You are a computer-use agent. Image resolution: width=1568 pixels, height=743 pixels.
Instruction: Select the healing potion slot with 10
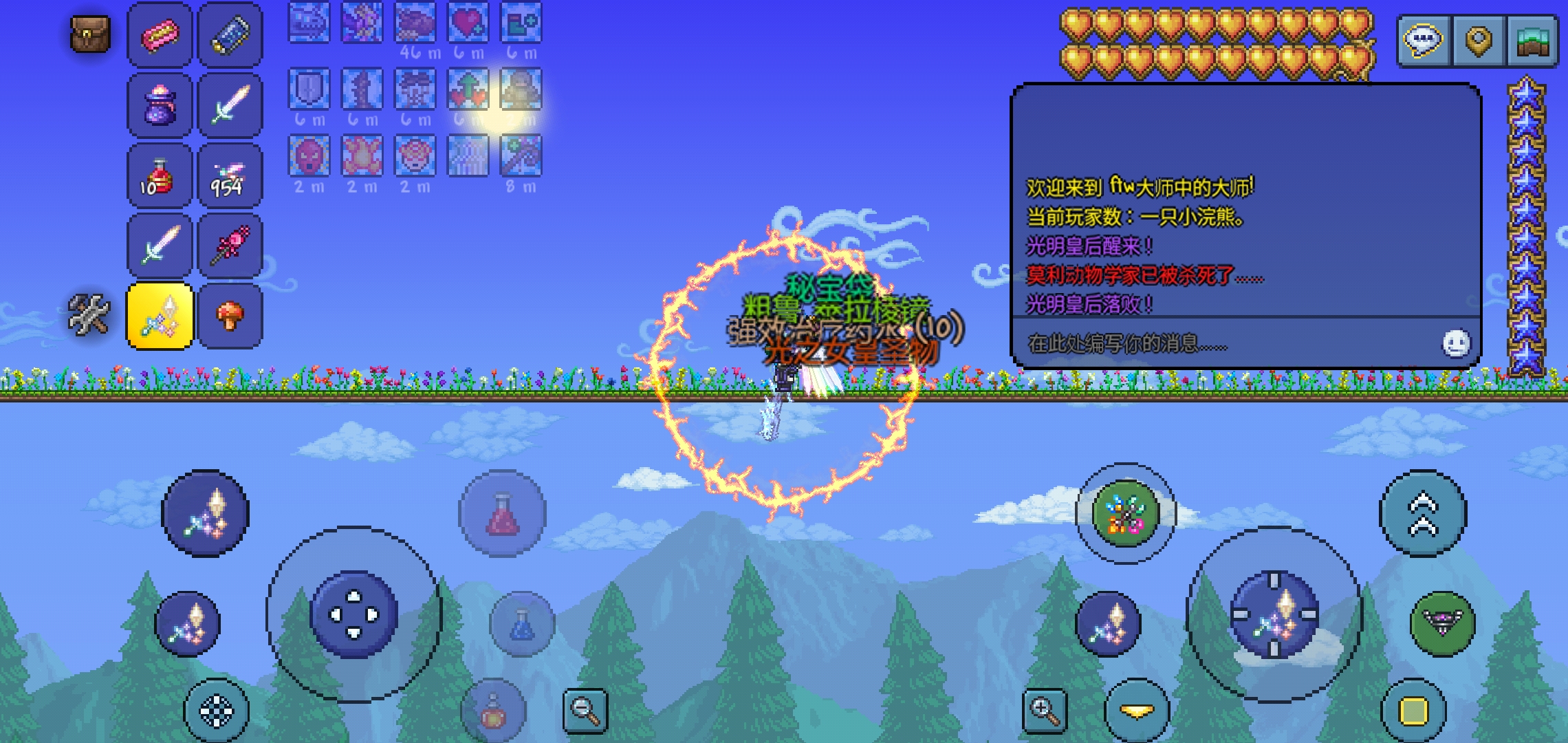pos(160,176)
